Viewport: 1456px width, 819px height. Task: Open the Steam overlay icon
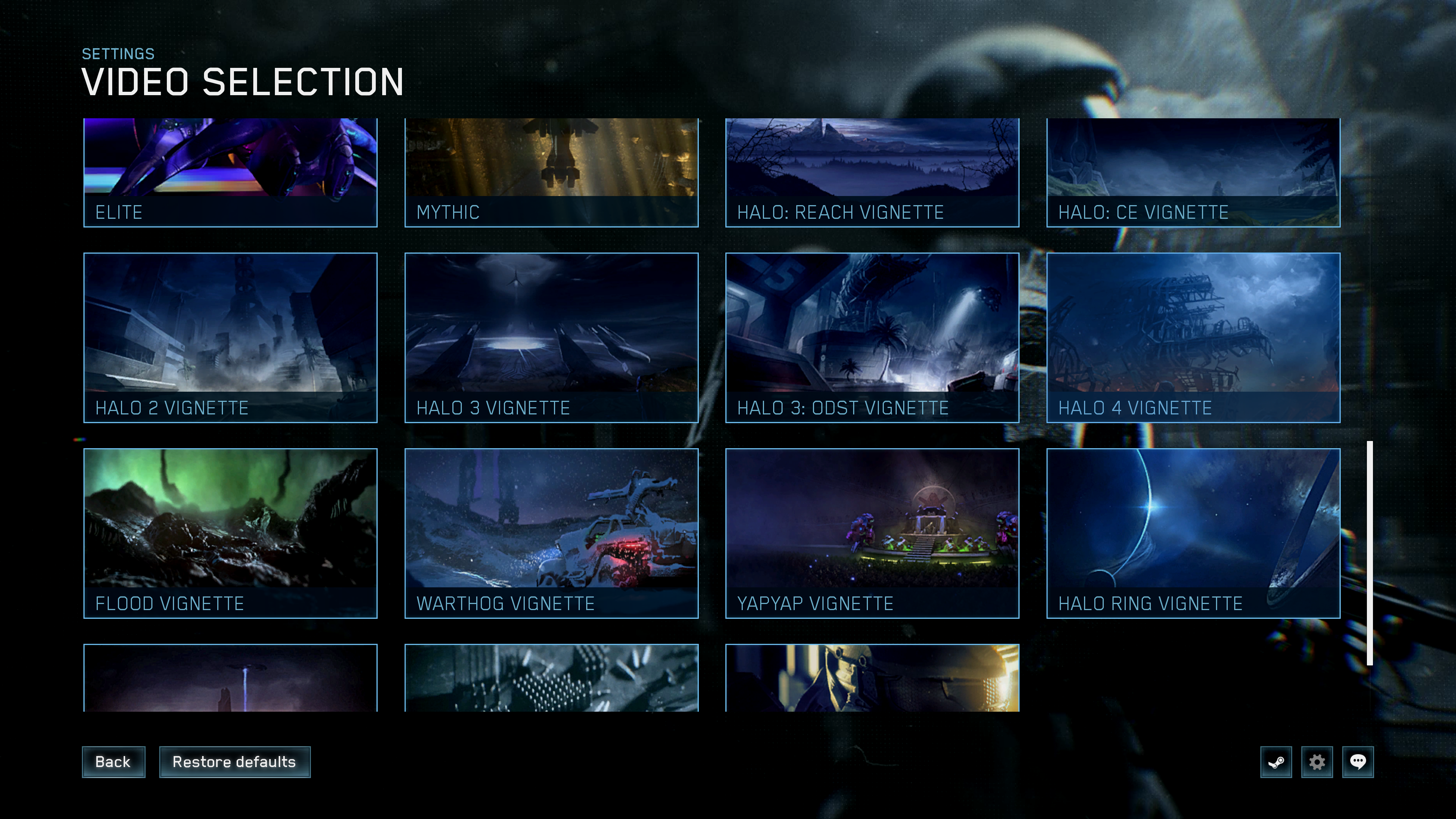pos(1276,762)
